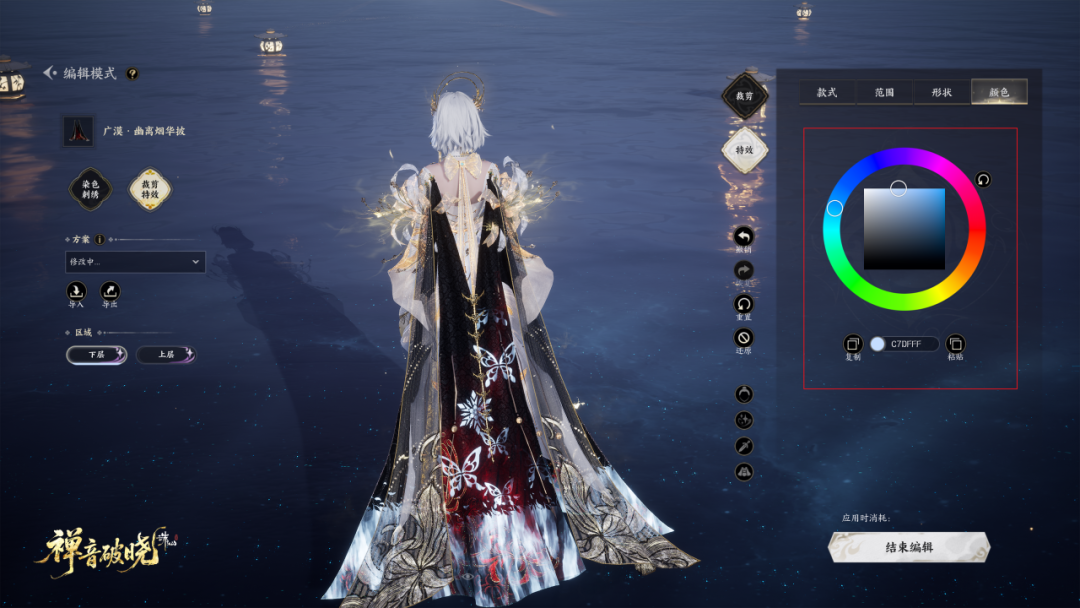The height and width of the screenshot is (608, 1080).
Task: Select the 裁剪特效 mode button
Action: pyautogui.click(x=150, y=189)
